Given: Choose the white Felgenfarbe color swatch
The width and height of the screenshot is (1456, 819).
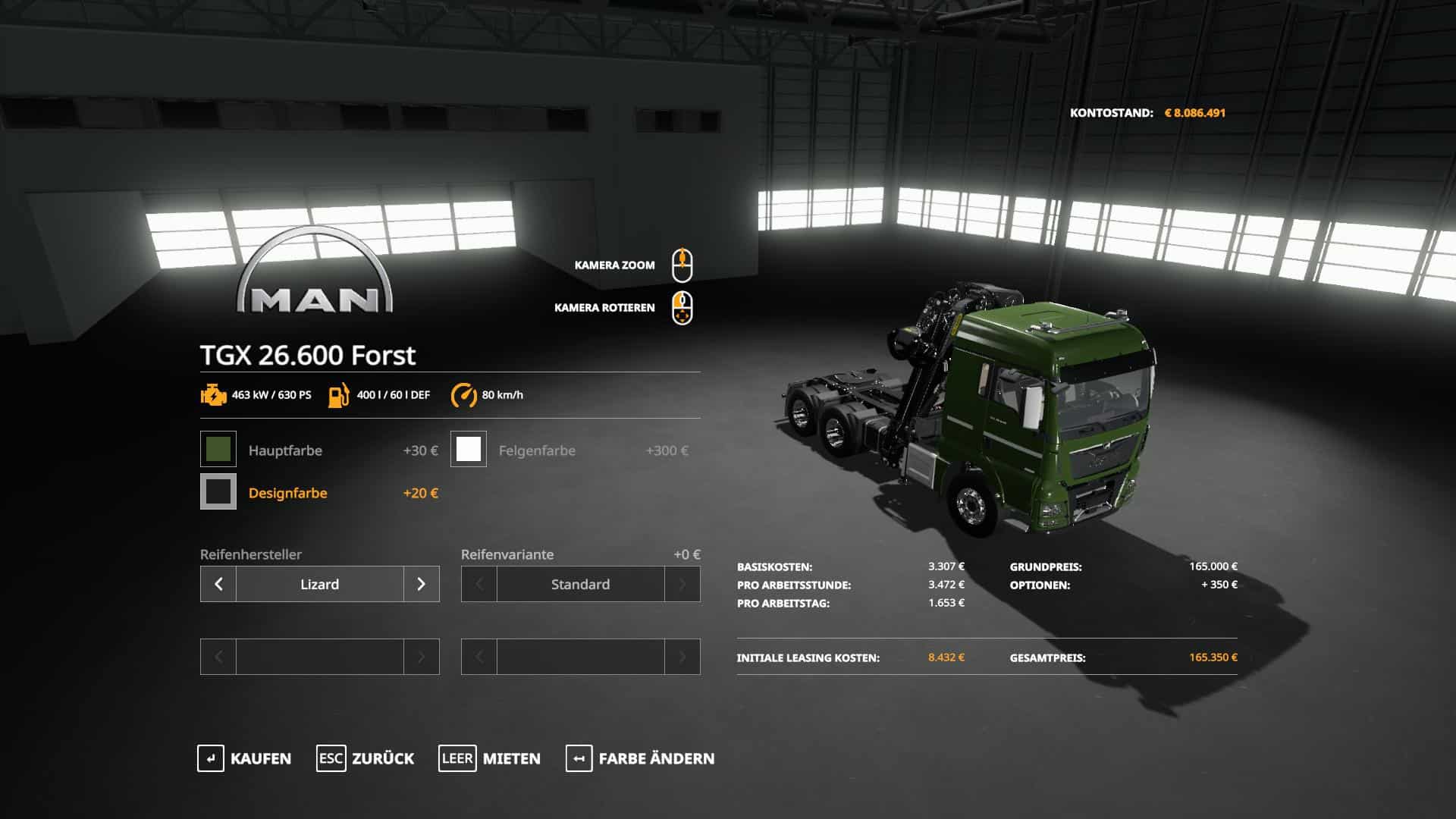Looking at the screenshot, I should 469,450.
